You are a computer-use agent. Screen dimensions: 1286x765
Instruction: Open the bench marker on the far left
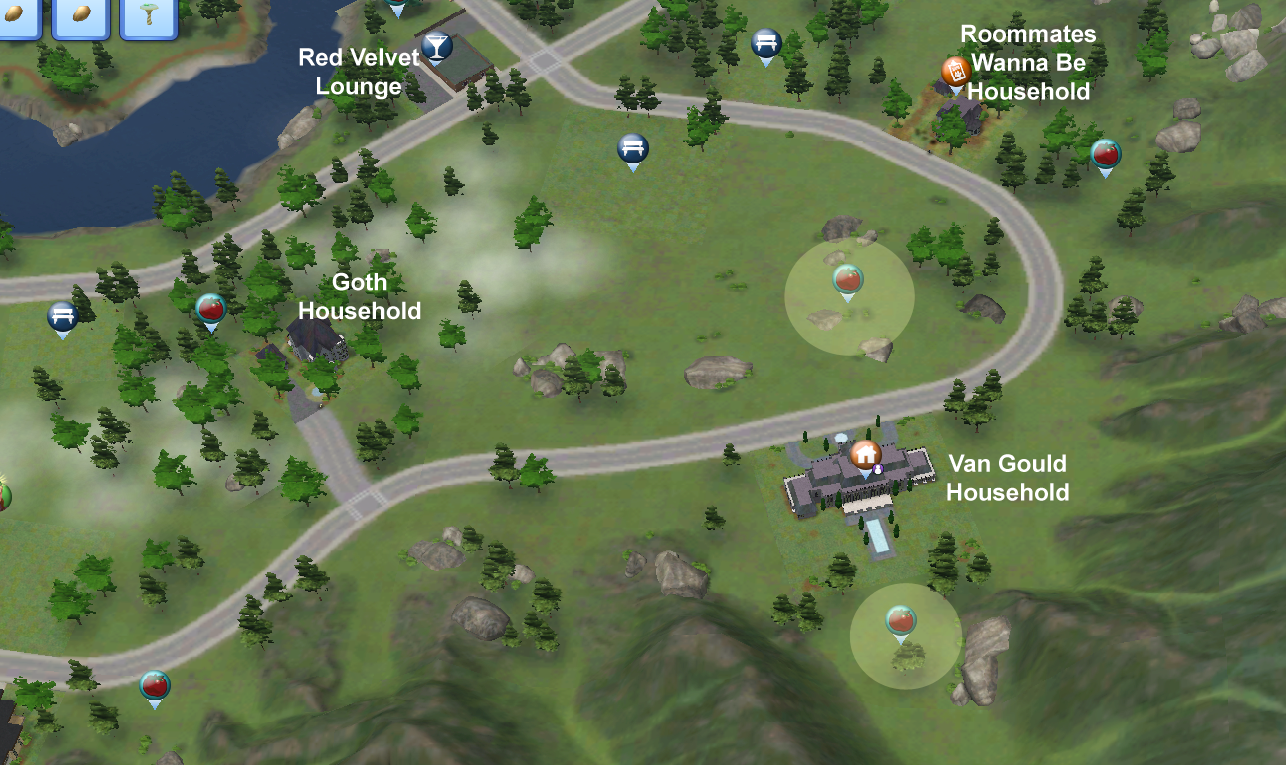[x=61, y=316]
